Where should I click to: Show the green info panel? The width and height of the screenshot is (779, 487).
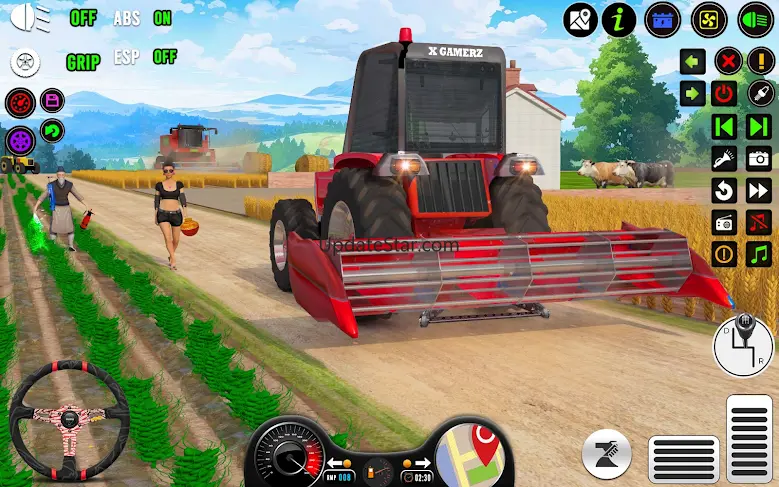pos(622,18)
